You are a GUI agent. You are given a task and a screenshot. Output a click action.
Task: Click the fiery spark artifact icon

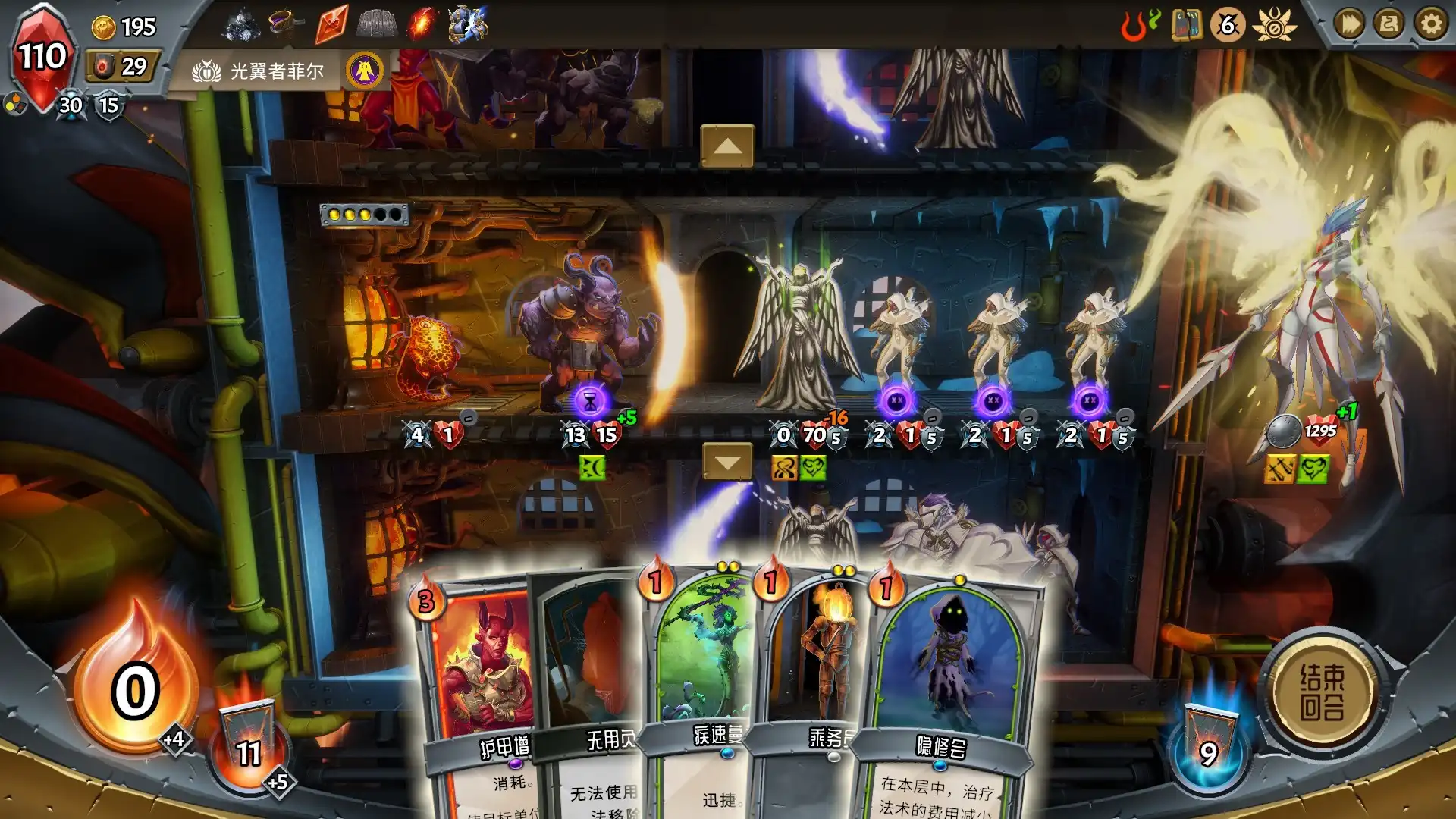coord(422,23)
